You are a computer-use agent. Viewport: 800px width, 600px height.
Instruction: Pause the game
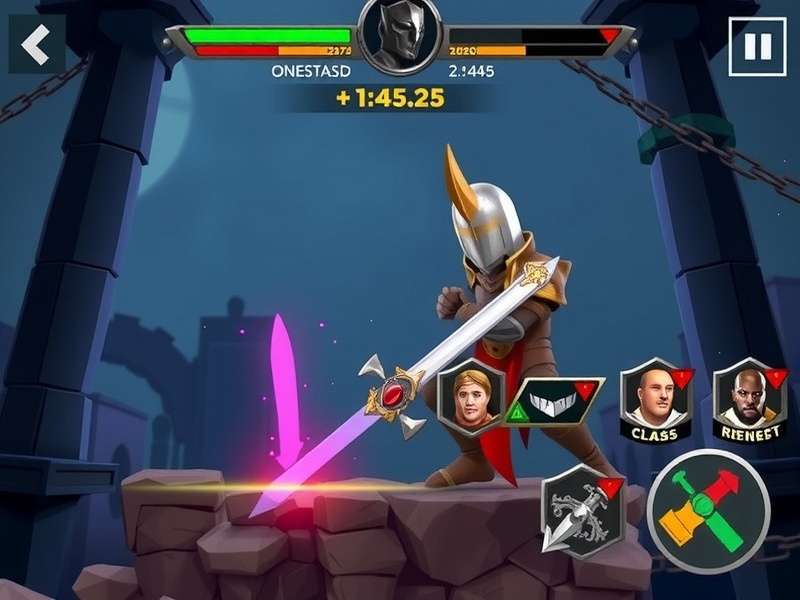click(757, 47)
